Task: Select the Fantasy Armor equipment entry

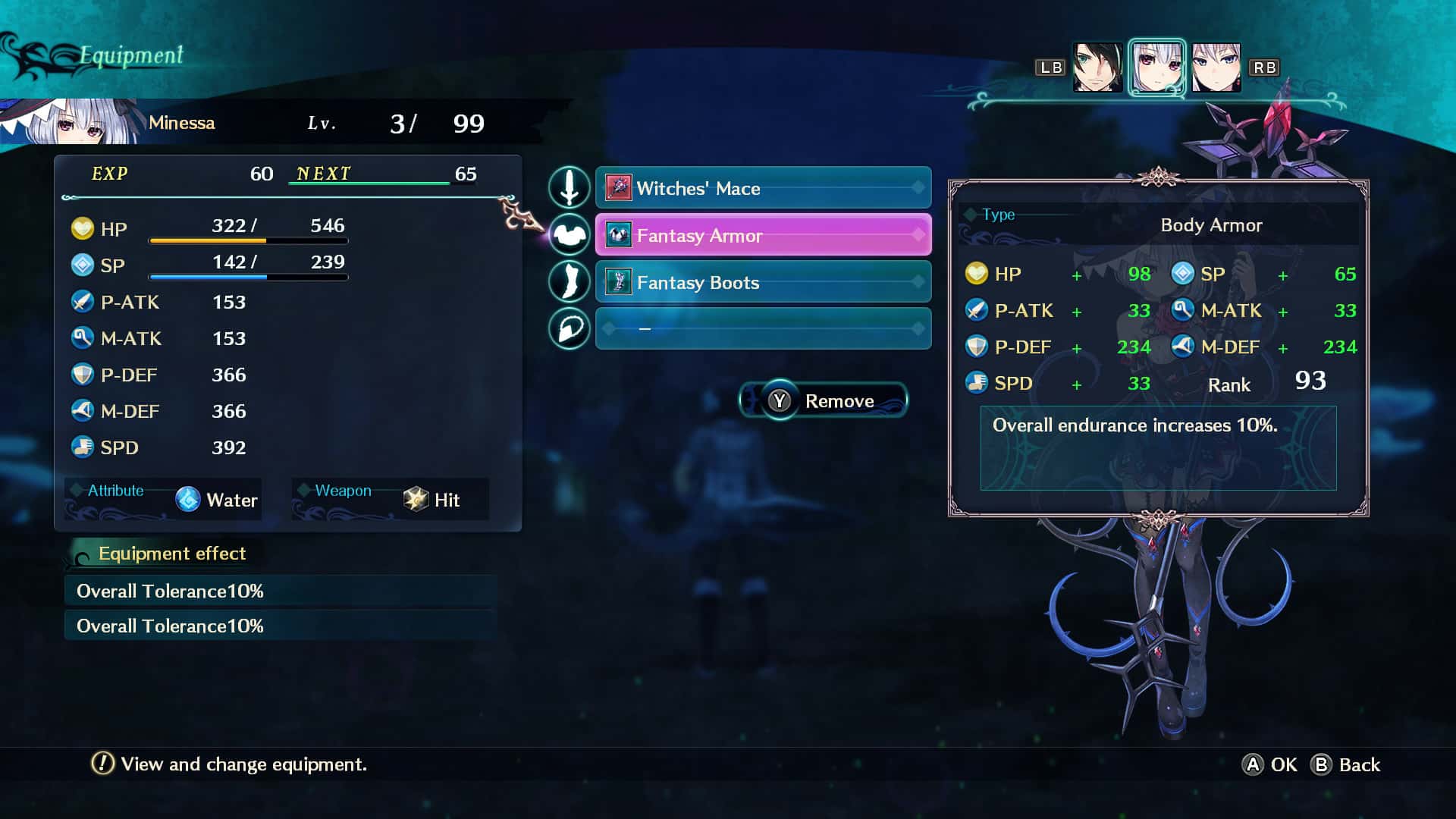Action: [762, 235]
